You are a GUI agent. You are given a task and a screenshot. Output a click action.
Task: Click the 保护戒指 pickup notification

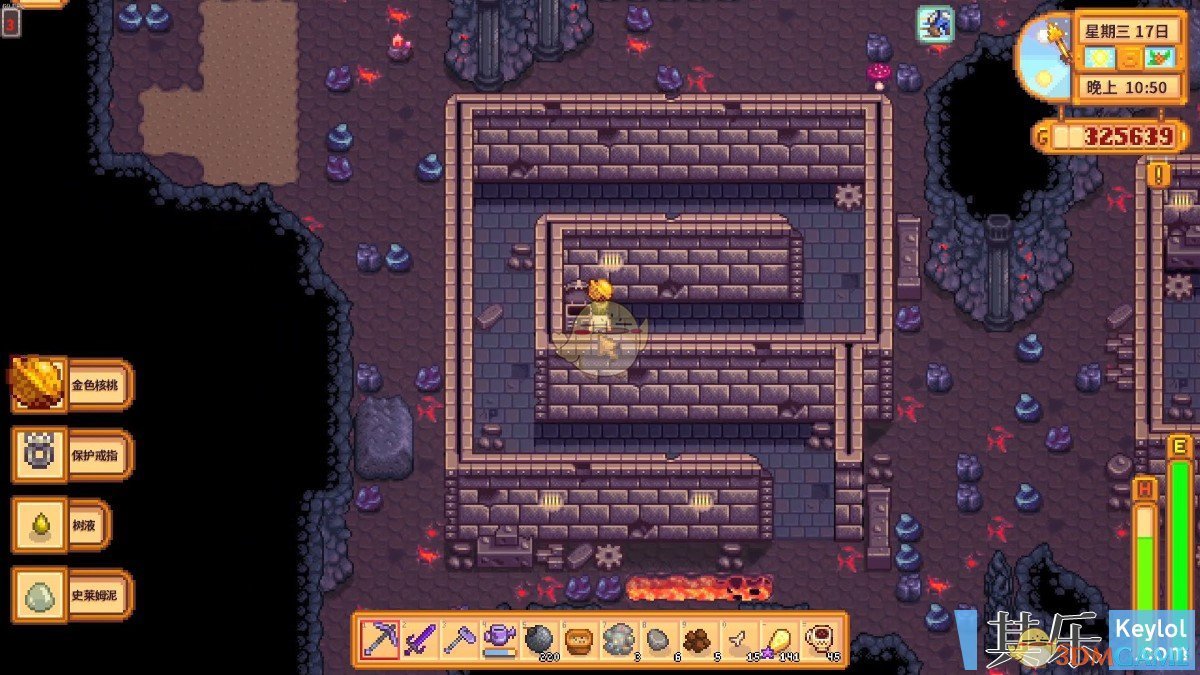pyautogui.click(x=72, y=455)
